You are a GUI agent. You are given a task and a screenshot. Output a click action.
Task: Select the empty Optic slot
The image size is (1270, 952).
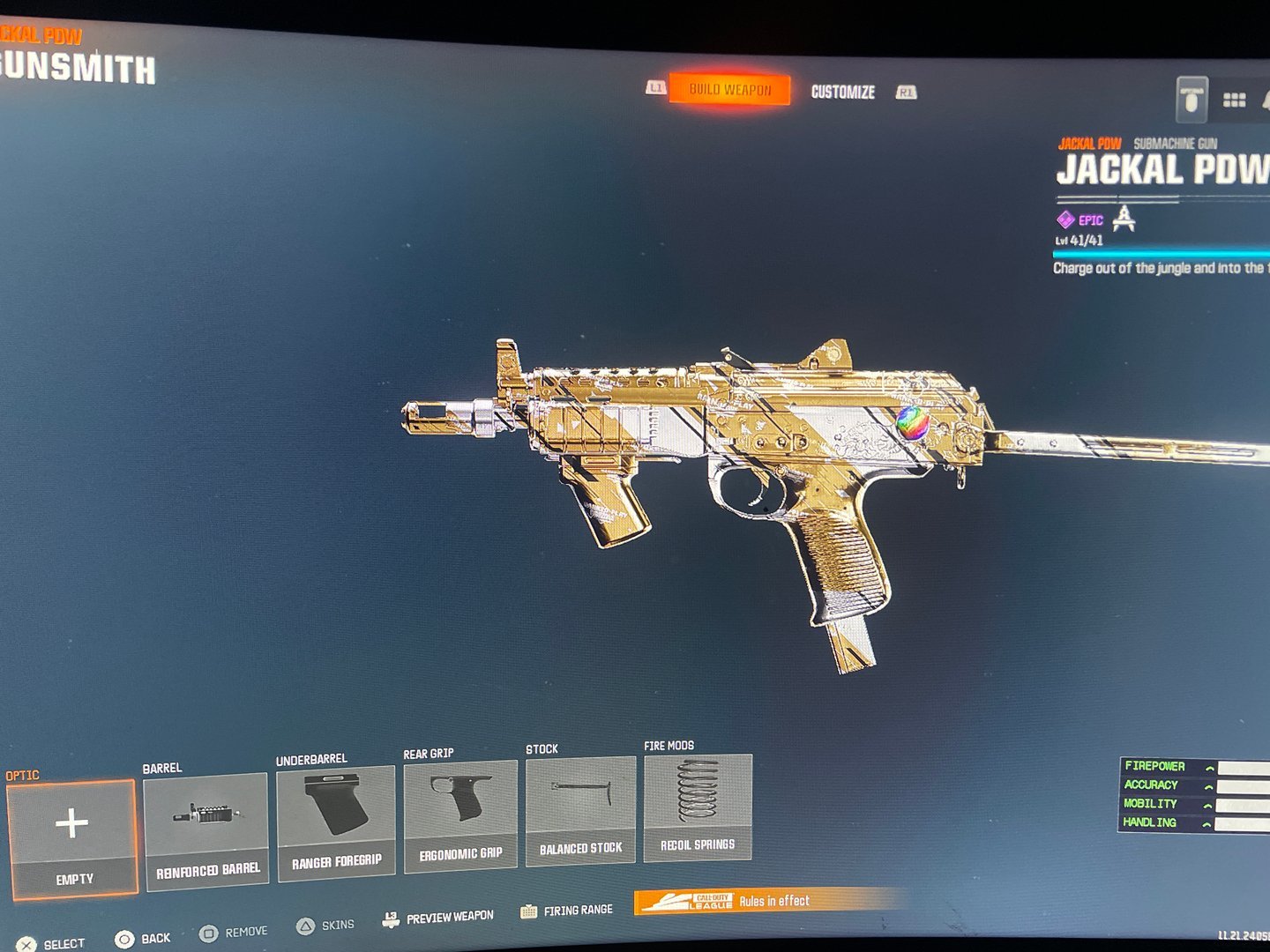point(72,837)
